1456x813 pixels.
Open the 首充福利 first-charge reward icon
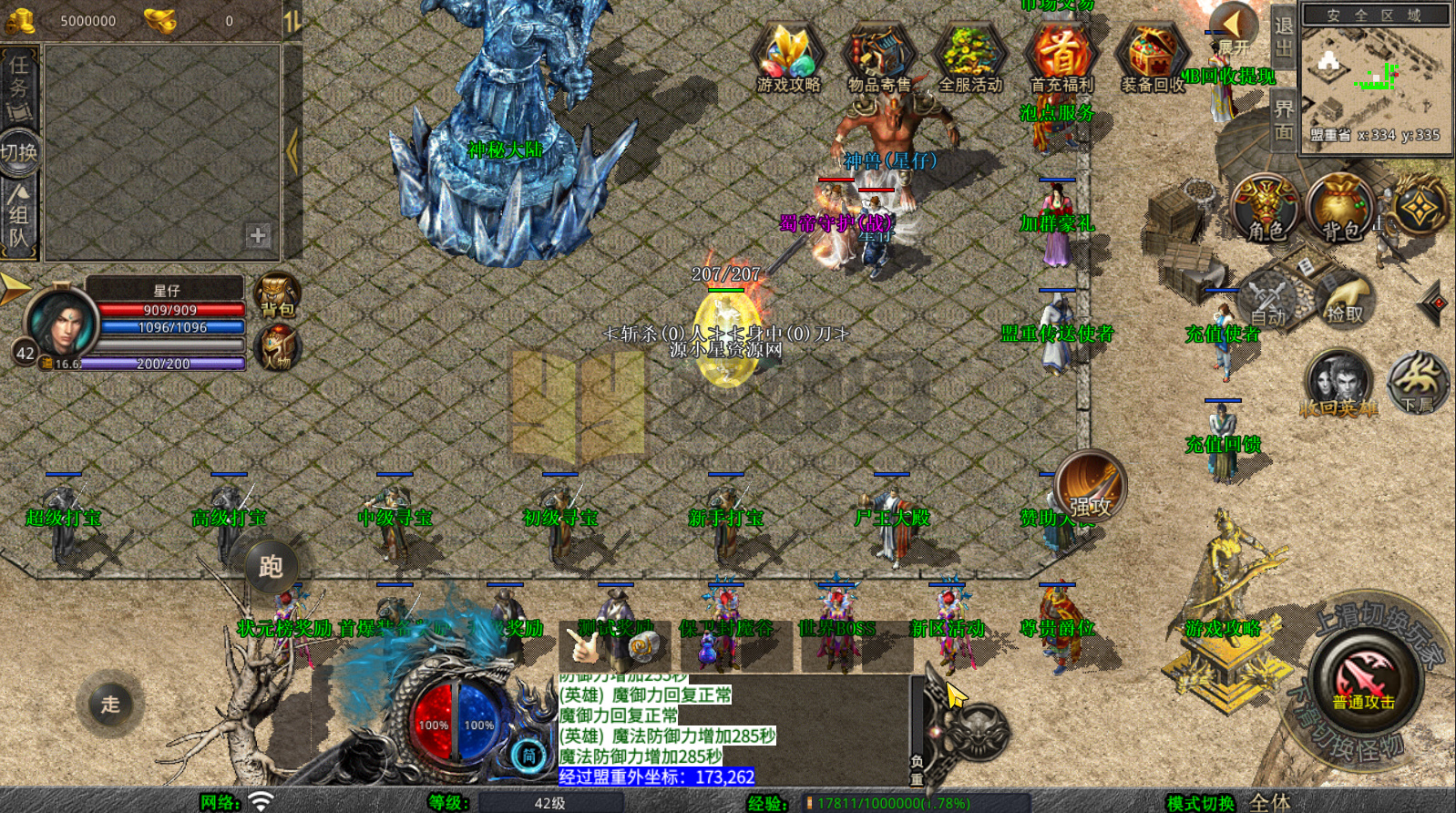click(x=1061, y=57)
